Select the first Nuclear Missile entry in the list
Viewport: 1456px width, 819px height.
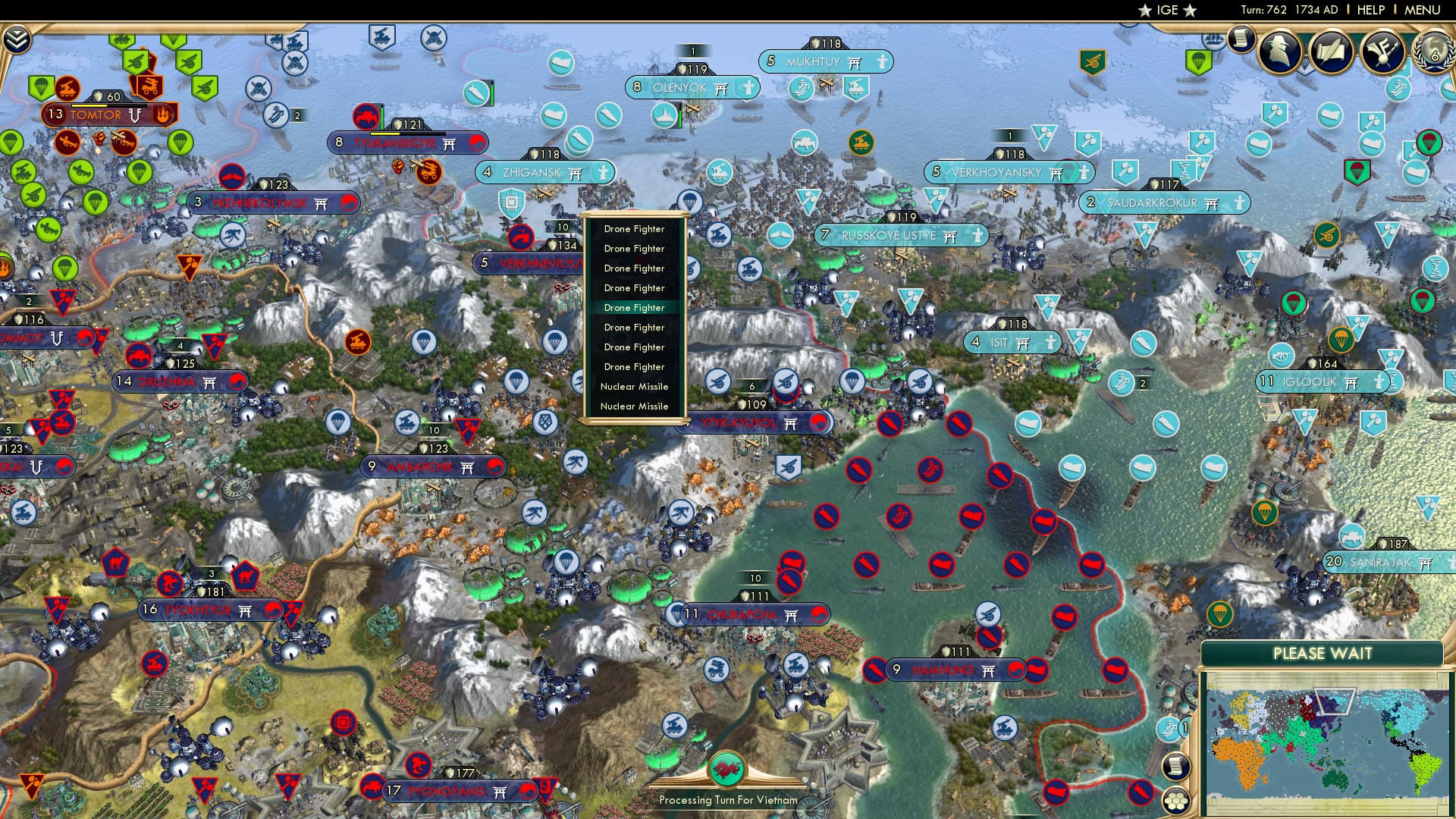pos(634,387)
